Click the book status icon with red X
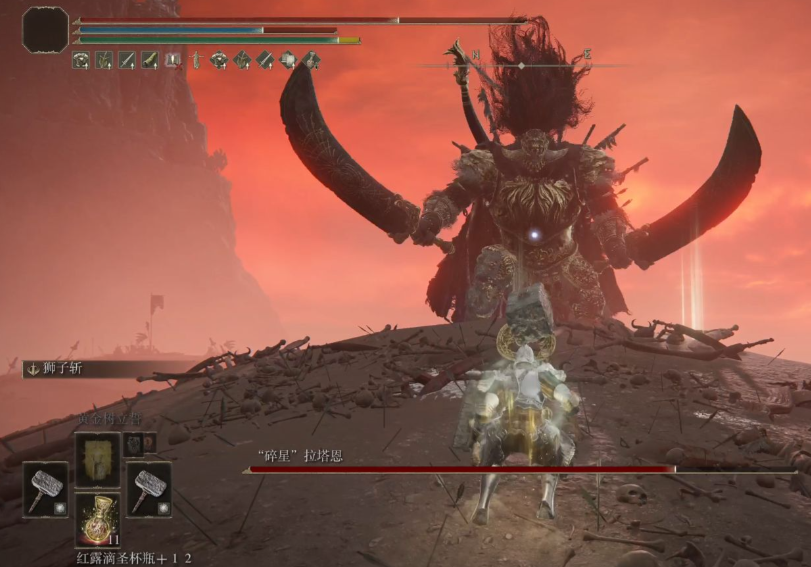The height and width of the screenshot is (567, 811). click(172, 60)
